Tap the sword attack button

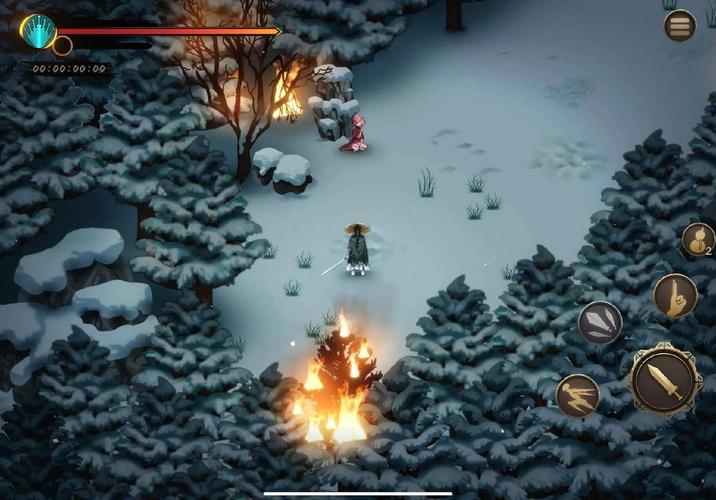pyautogui.click(x=664, y=380)
